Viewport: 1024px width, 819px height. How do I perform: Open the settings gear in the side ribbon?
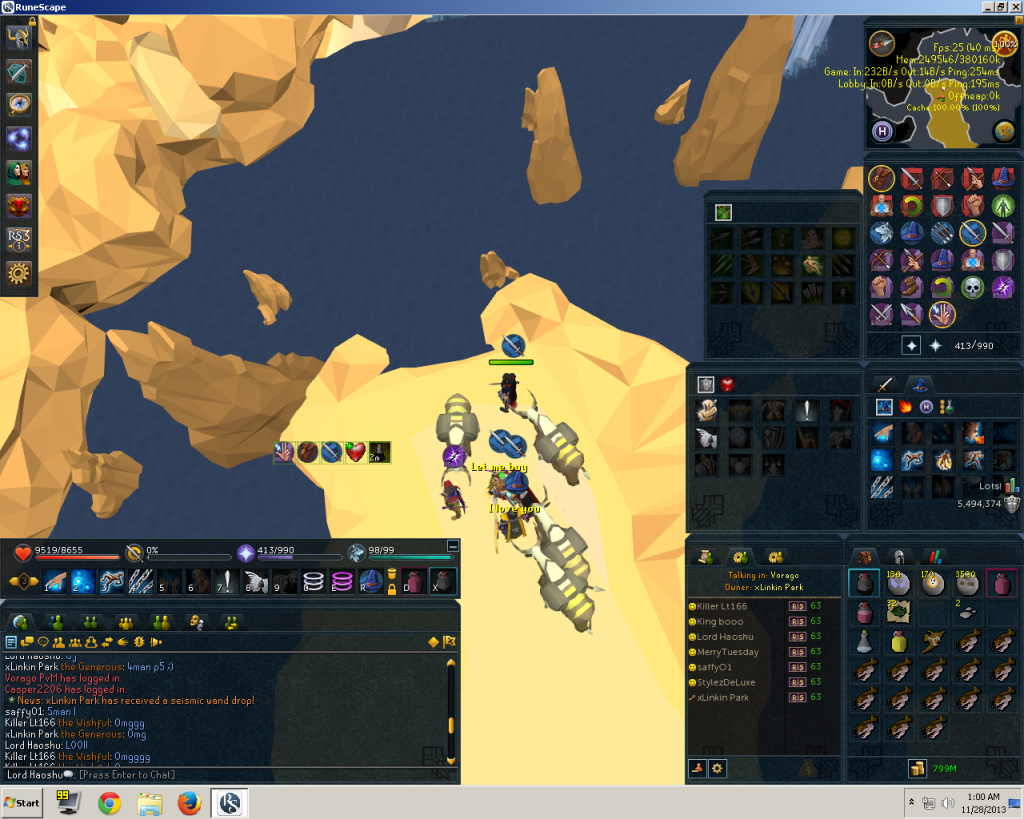click(19, 272)
